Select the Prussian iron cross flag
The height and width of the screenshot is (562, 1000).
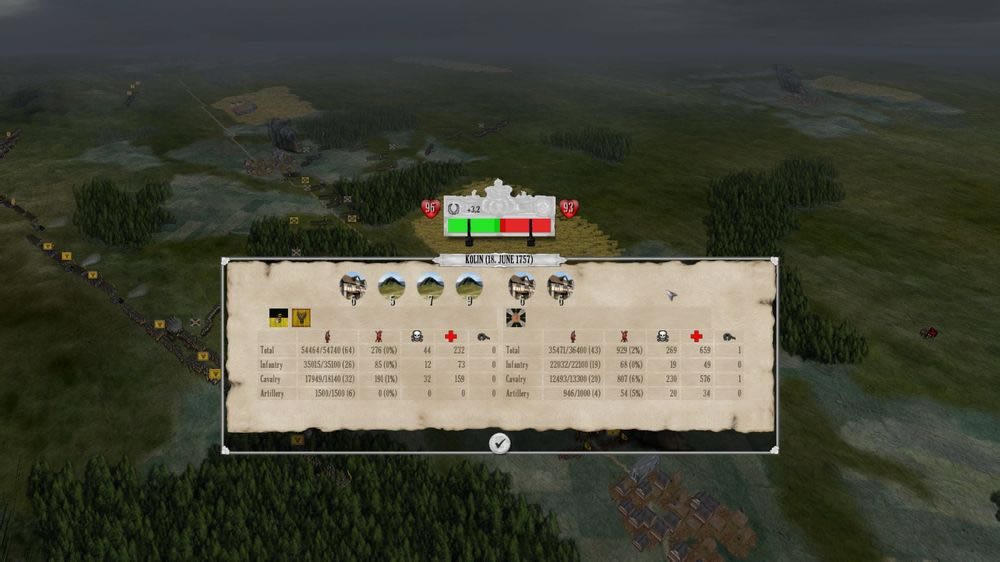click(516, 317)
